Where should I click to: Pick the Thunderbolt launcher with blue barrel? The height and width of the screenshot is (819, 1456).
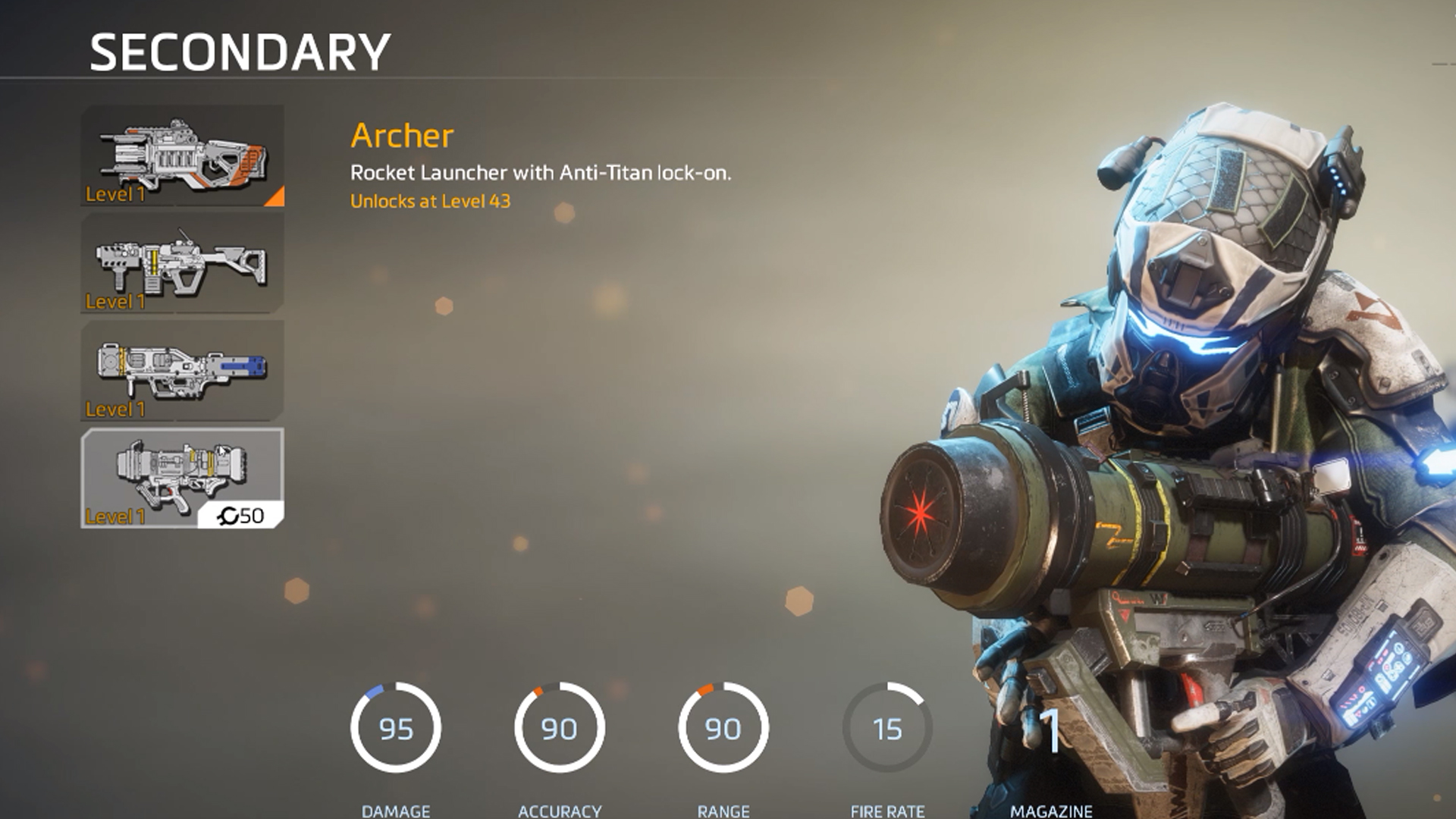pyautogui.click(x=182, y=371)
